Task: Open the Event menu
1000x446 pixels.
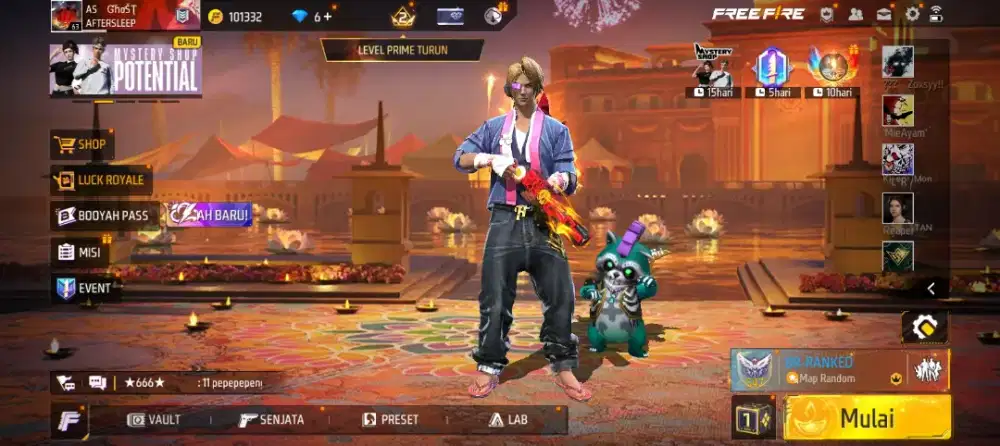Action: click(87, 289)
